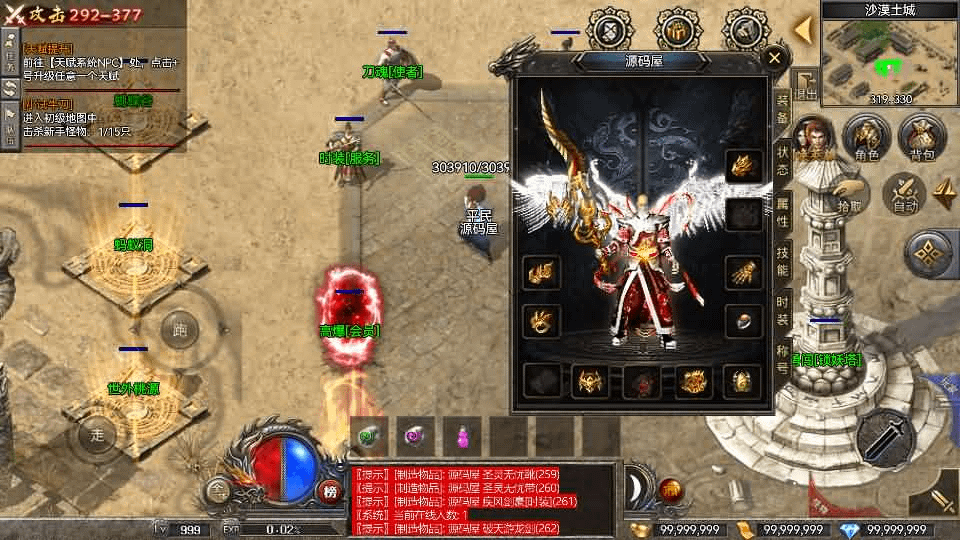The image size is (960, 540).
Task: Collapse the top menu with the yellow arrow
Action: pyautogui.click(x=802, y=30)
